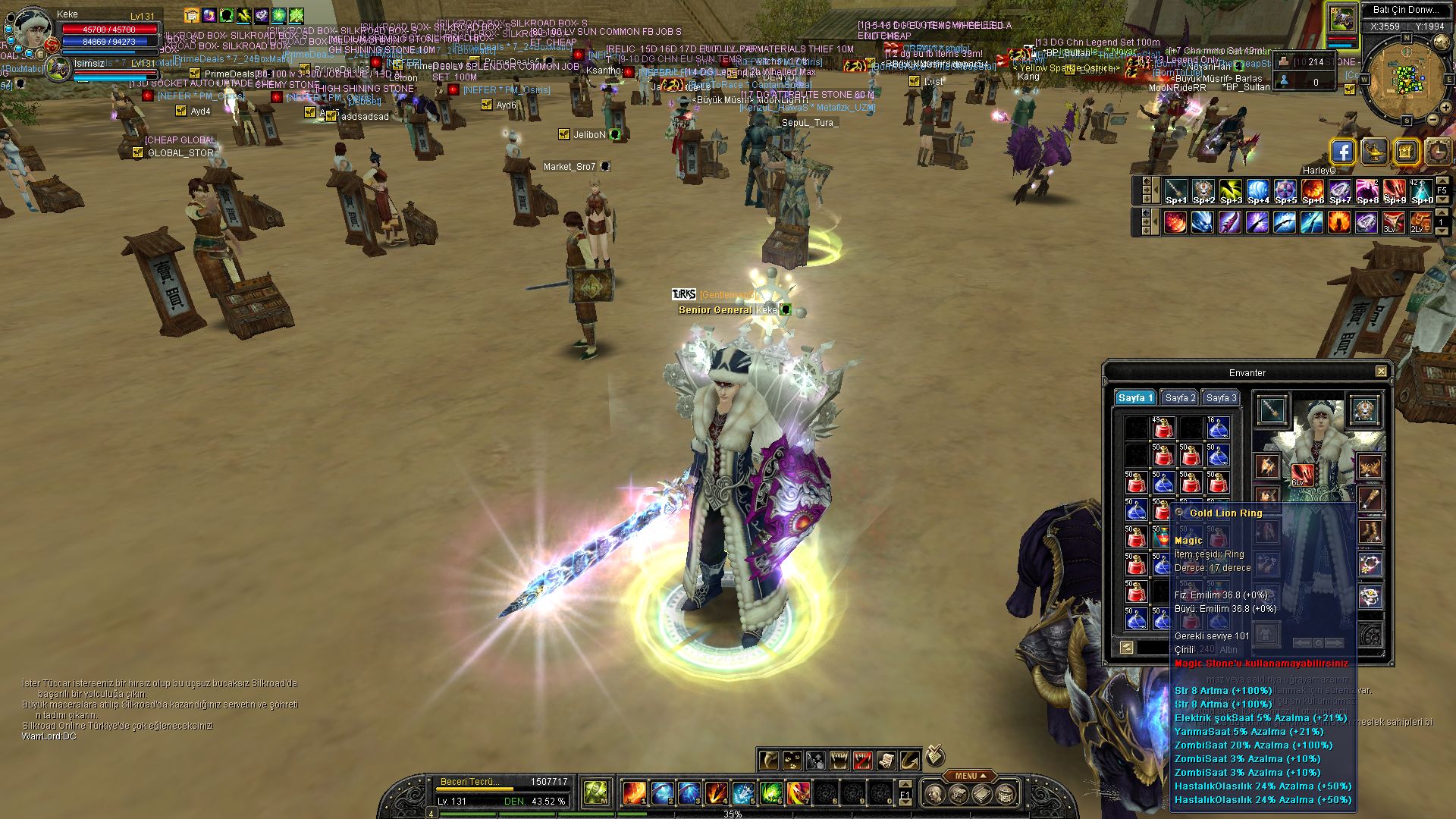
Task: Select the blue mana potion stack of 16
Action: [1217, 428]
